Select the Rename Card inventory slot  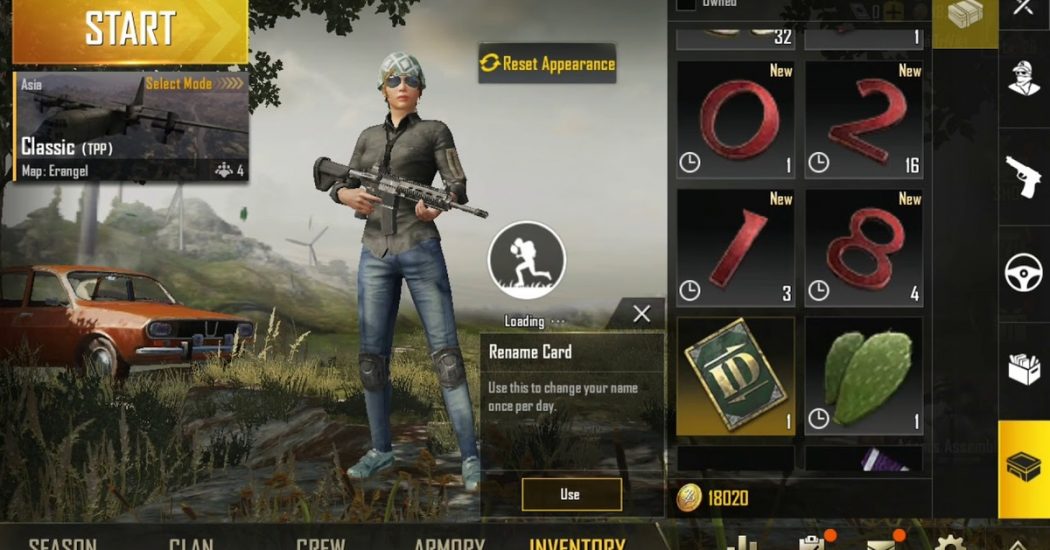[736, 376]
